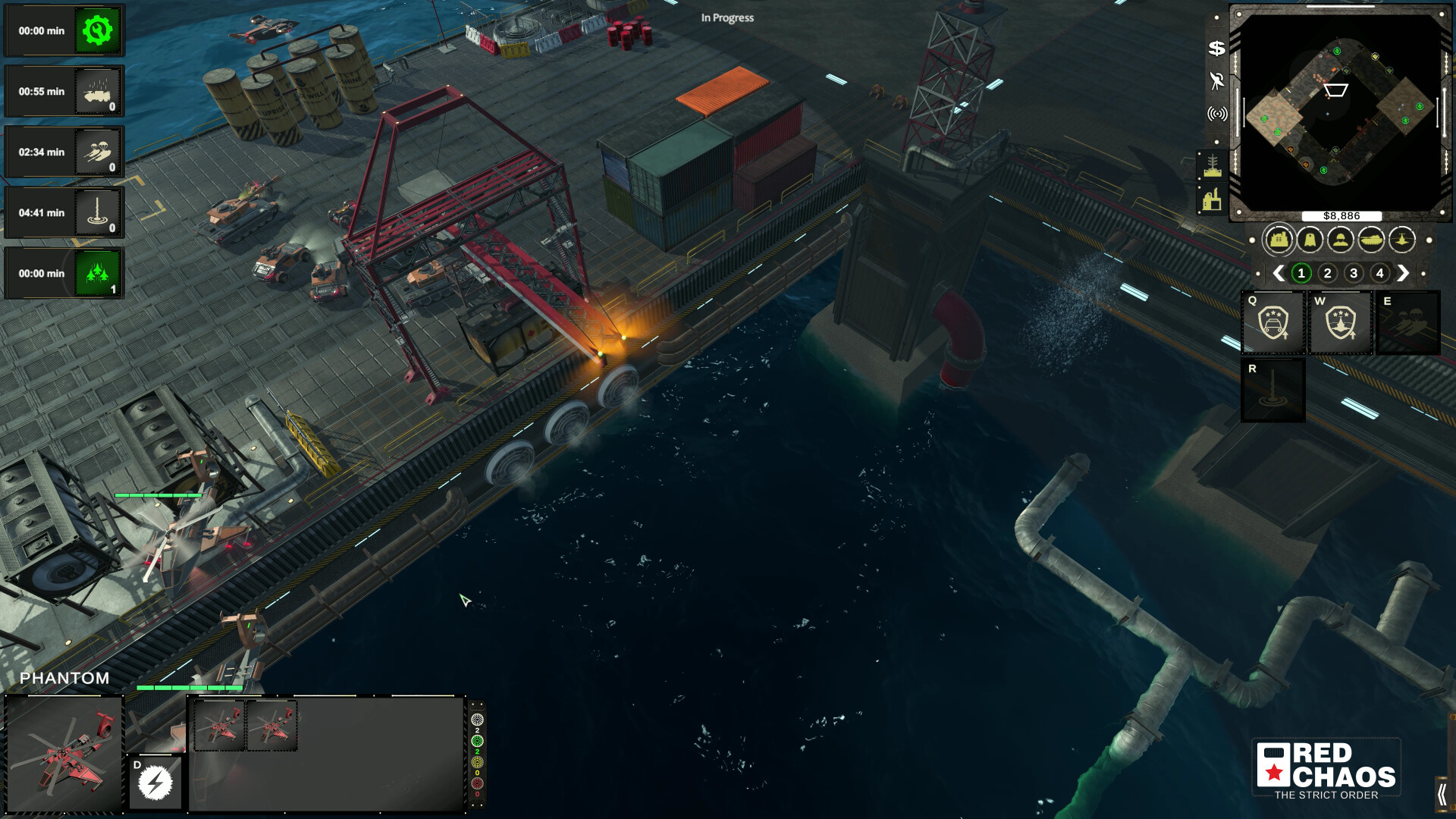Toggle the ready fighter jets queue slot
1456x819 pixels.
click(x=96, y=274)
